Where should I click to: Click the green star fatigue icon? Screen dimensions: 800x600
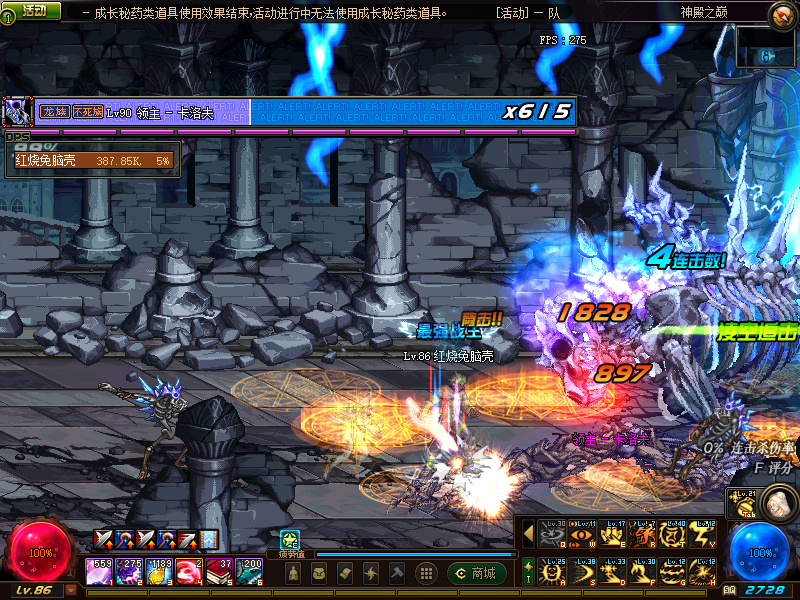[x=289, y=538]
